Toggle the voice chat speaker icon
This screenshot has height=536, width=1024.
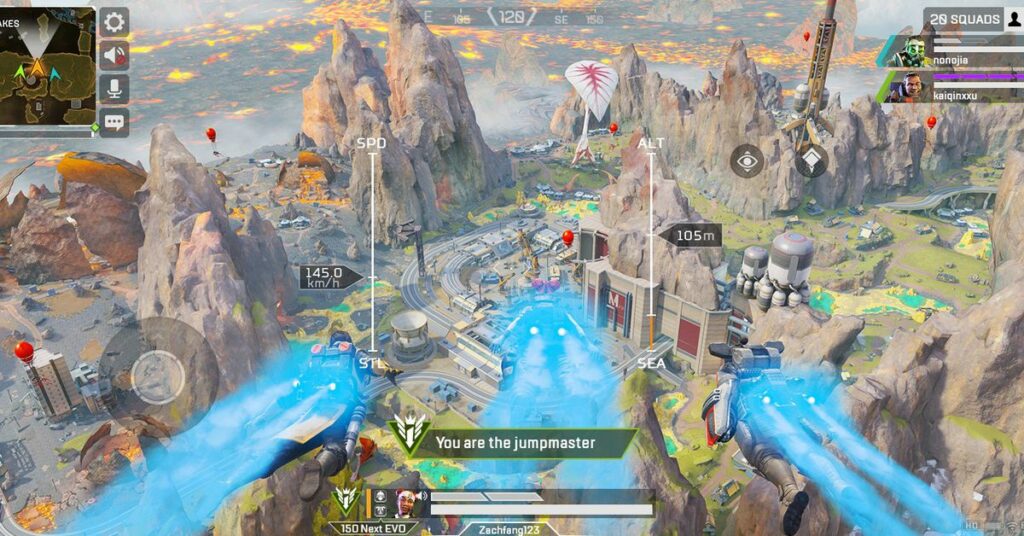(114, 56)
